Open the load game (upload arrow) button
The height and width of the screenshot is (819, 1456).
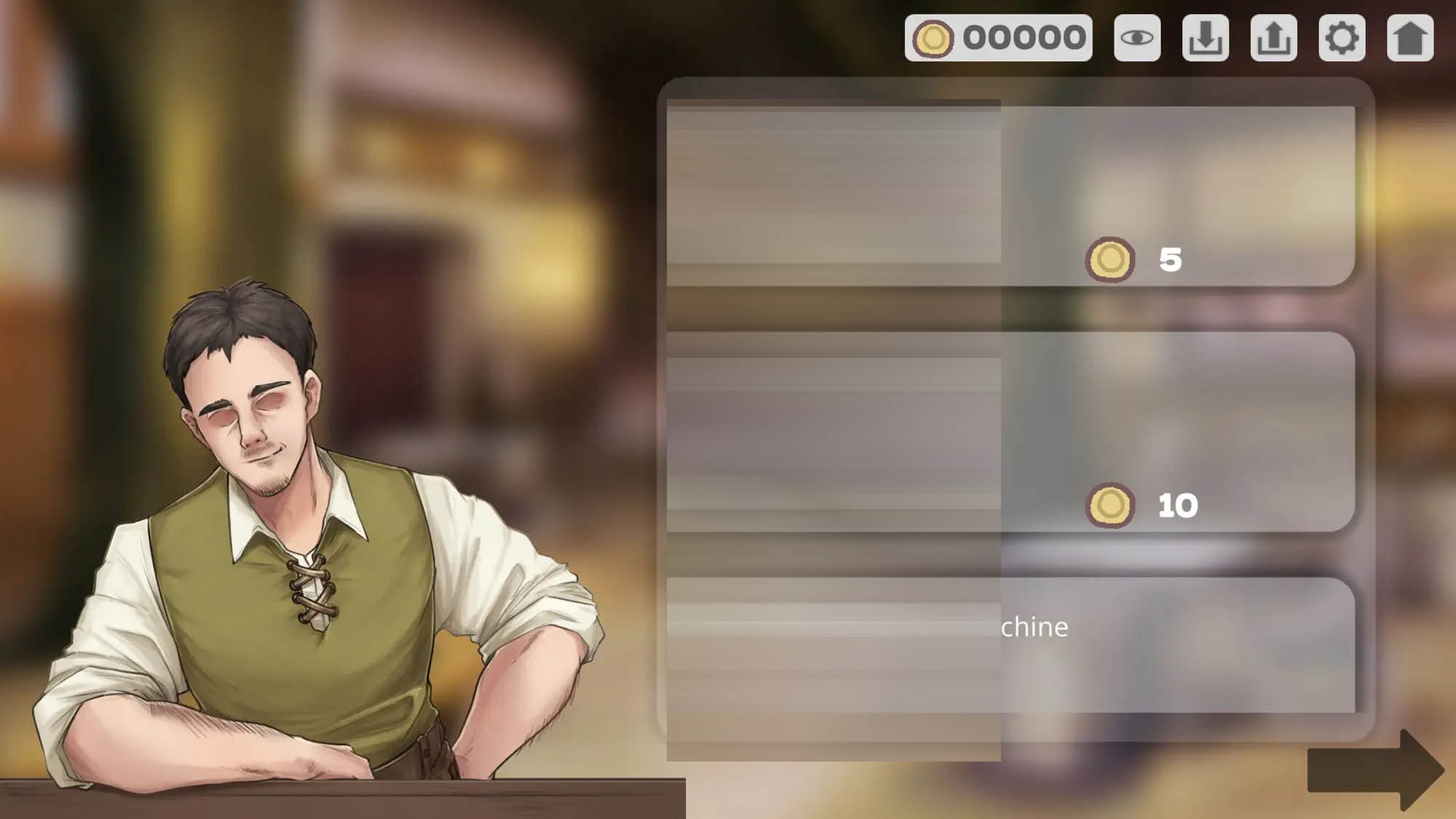pos(1273,38)
